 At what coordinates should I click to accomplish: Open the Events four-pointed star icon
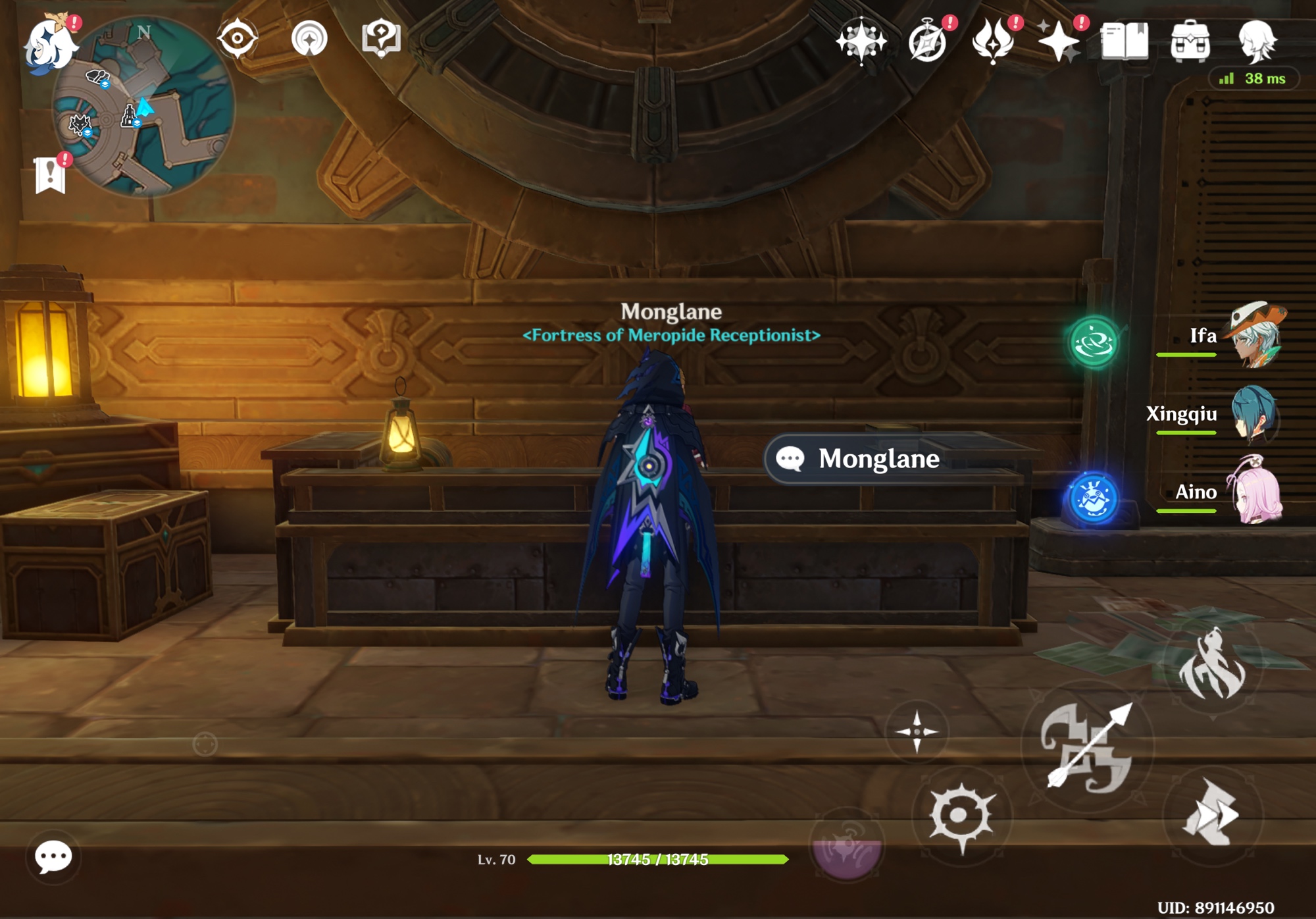[1059, 41]
